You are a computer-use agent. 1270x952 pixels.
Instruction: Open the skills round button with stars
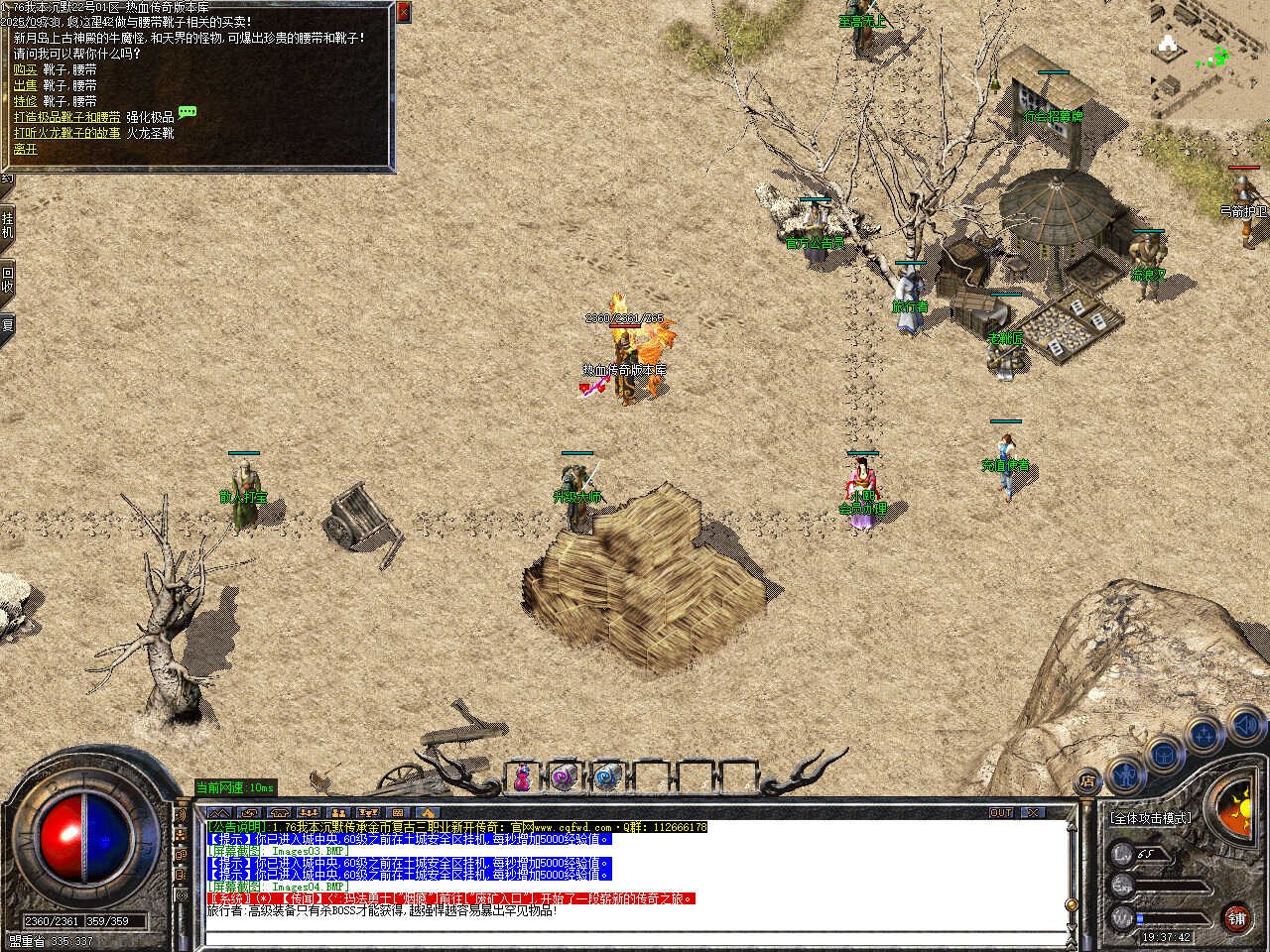click(x=1204, y=736)
